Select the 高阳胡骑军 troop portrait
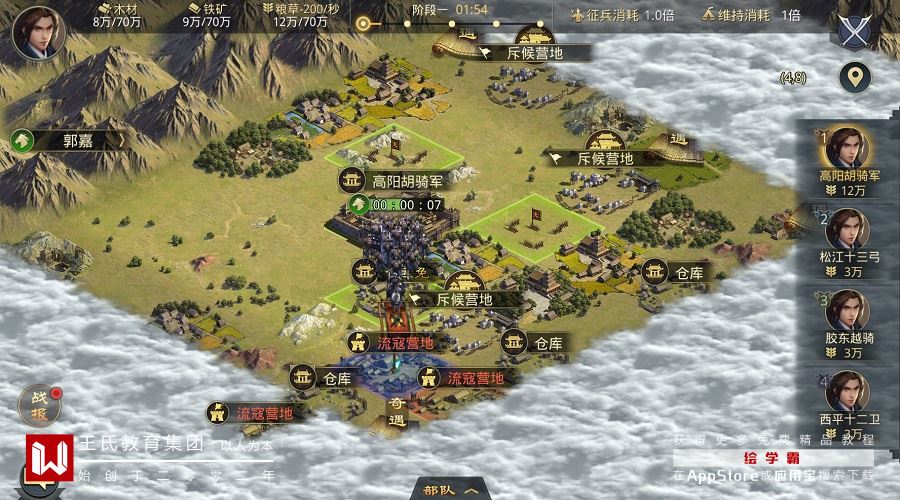900x500 pixels. click(848, 150)
